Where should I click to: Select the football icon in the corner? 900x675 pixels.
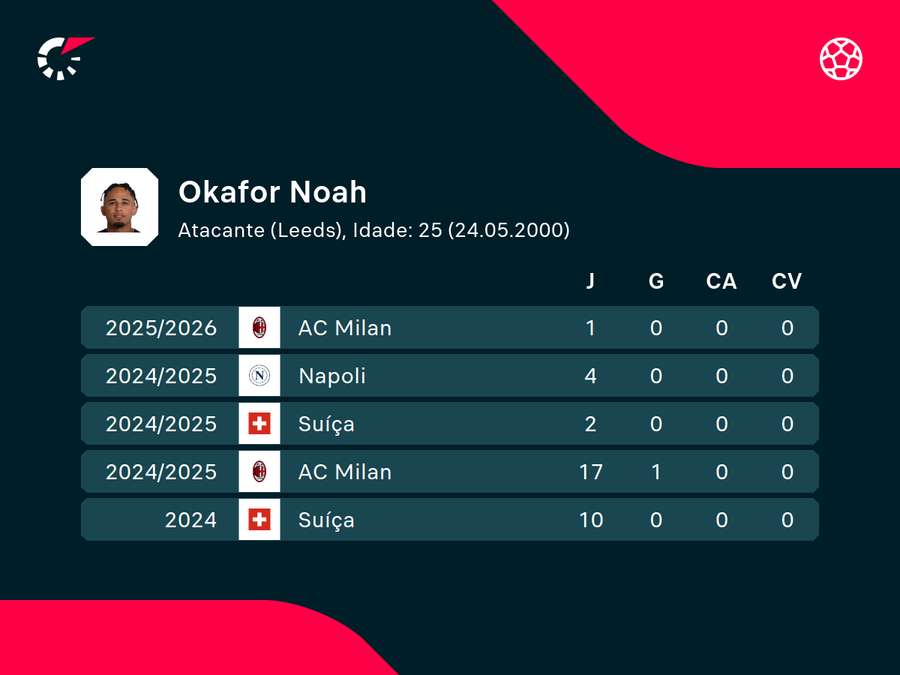coord(841,58)
